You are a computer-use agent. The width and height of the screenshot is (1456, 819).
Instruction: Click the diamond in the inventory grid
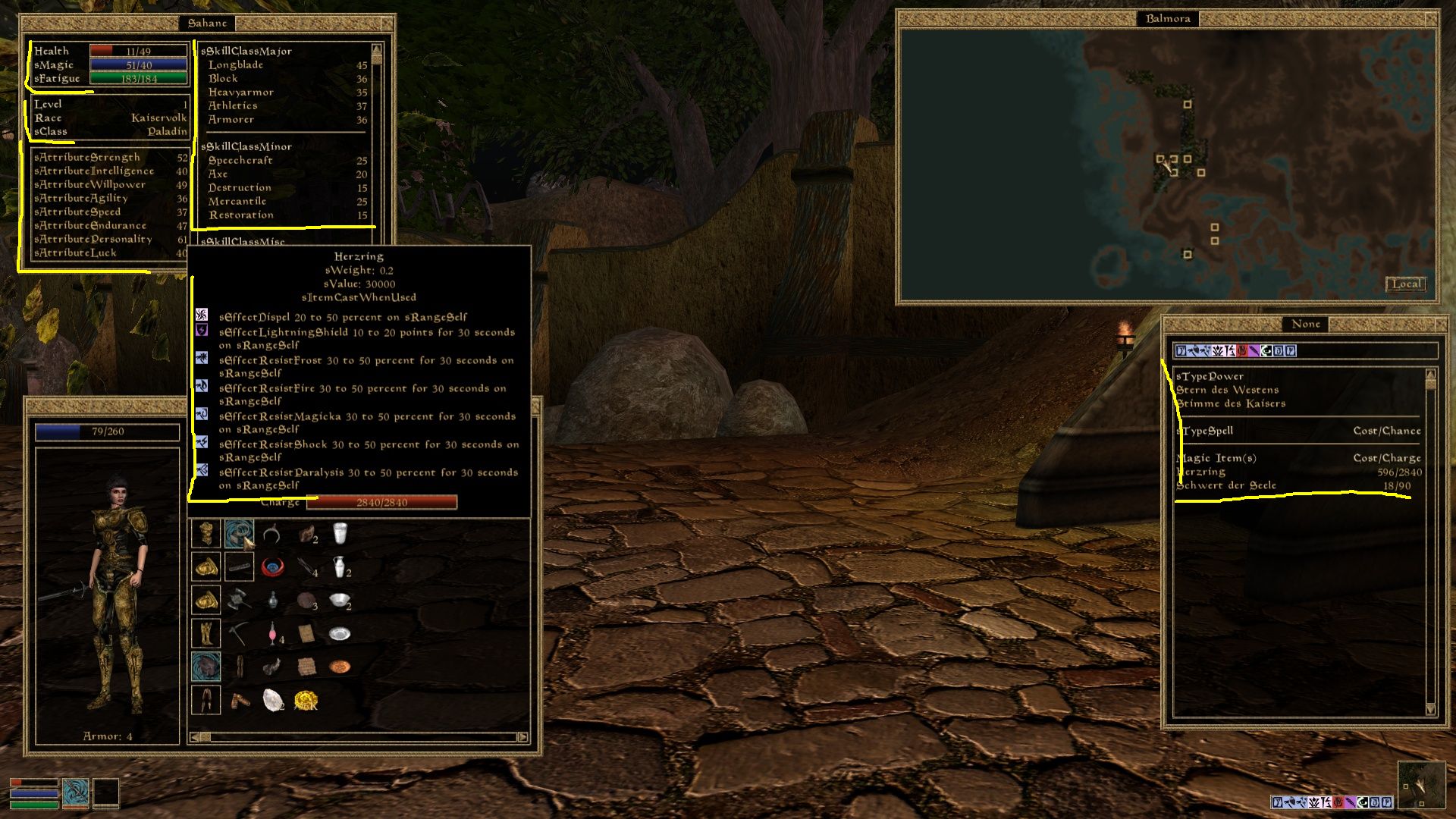273,699
